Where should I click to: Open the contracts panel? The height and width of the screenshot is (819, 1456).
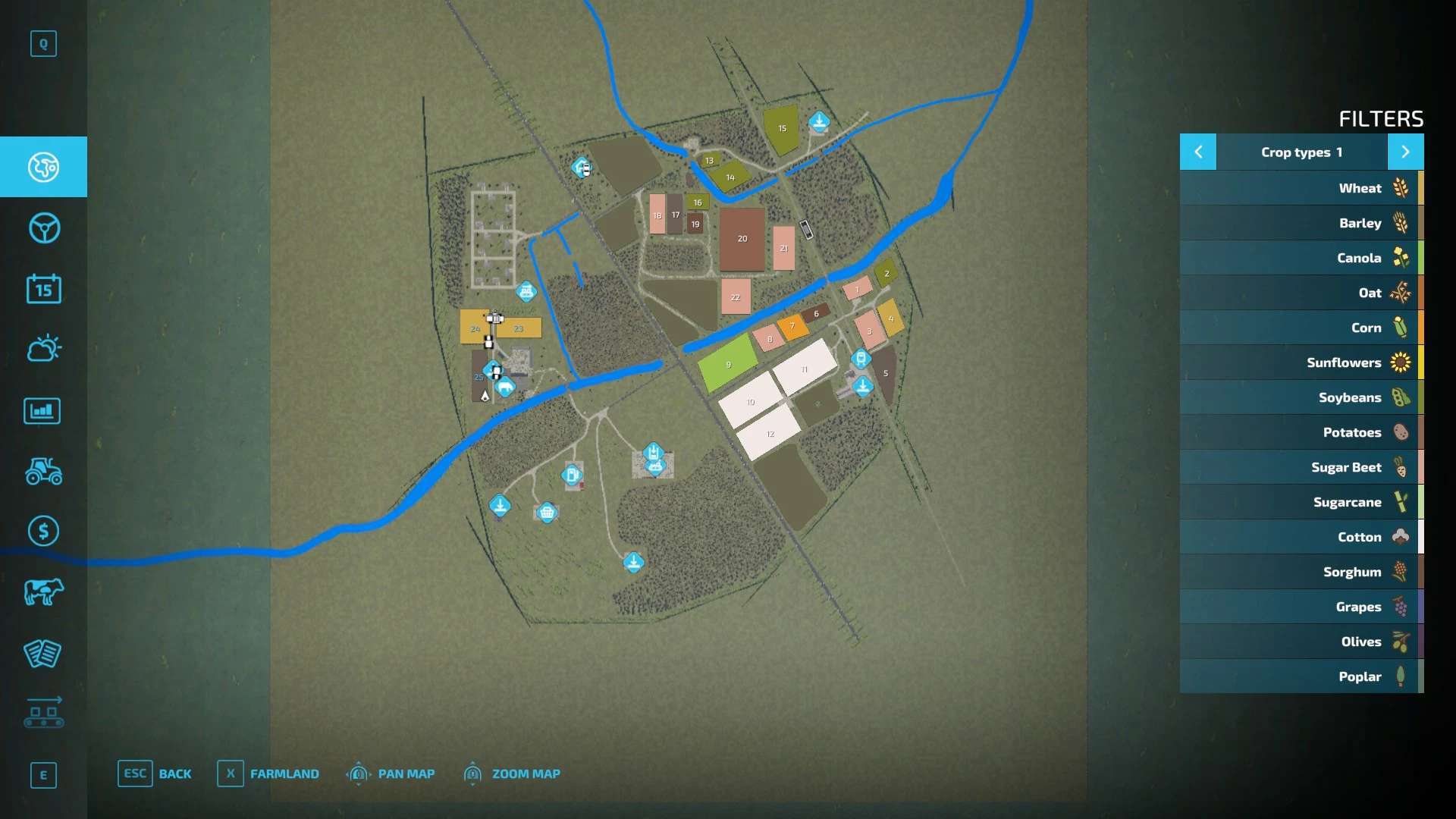[x=43, y=654]
